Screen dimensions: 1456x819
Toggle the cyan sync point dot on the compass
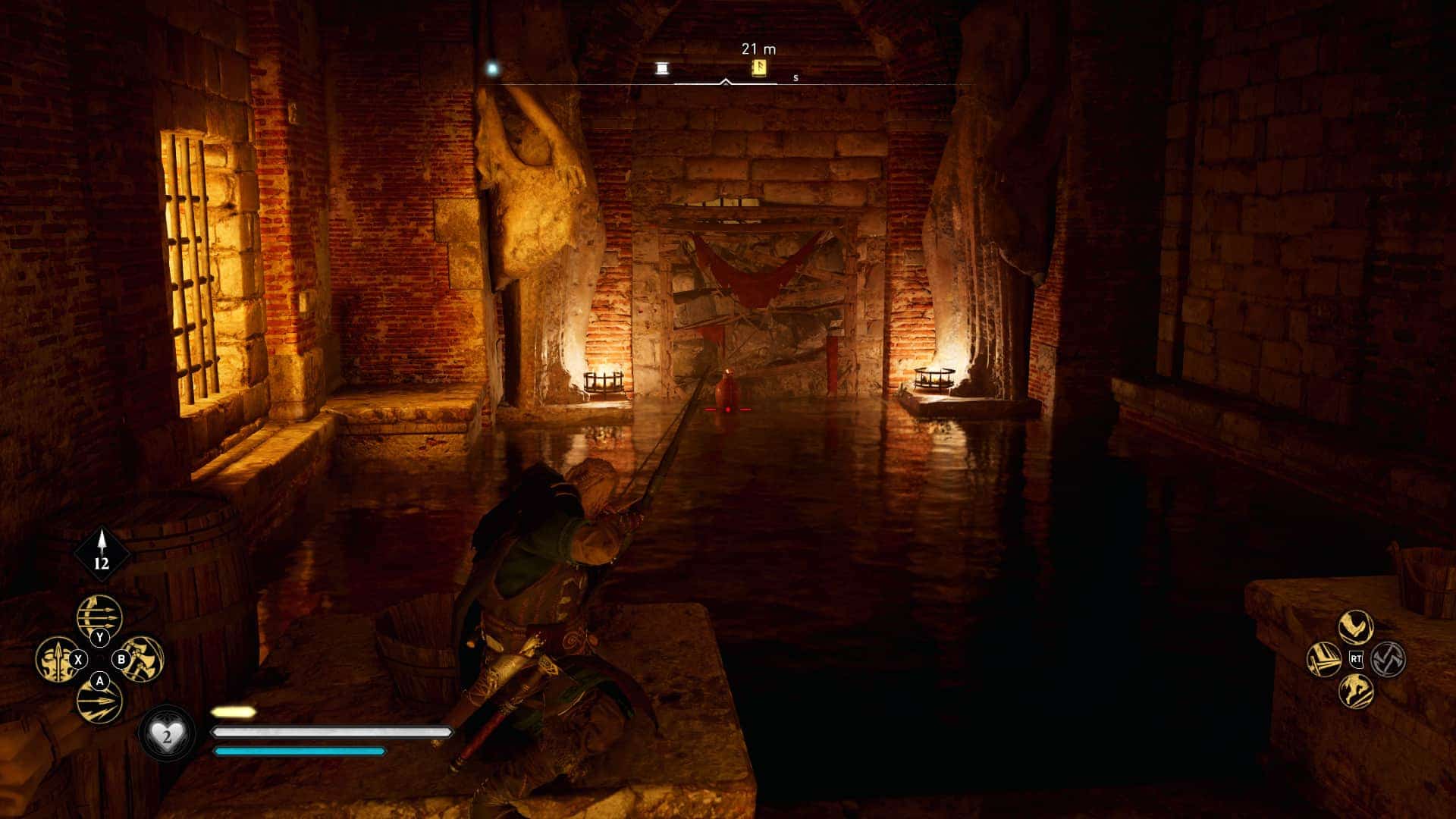492,67
